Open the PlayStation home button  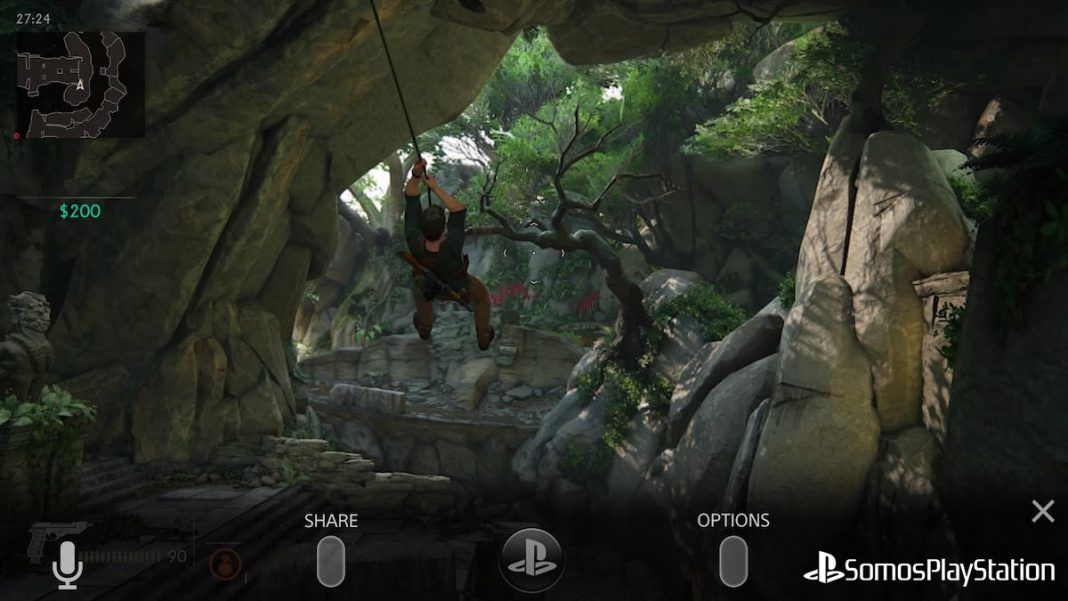pyautogui.click(x=531, y=560)
